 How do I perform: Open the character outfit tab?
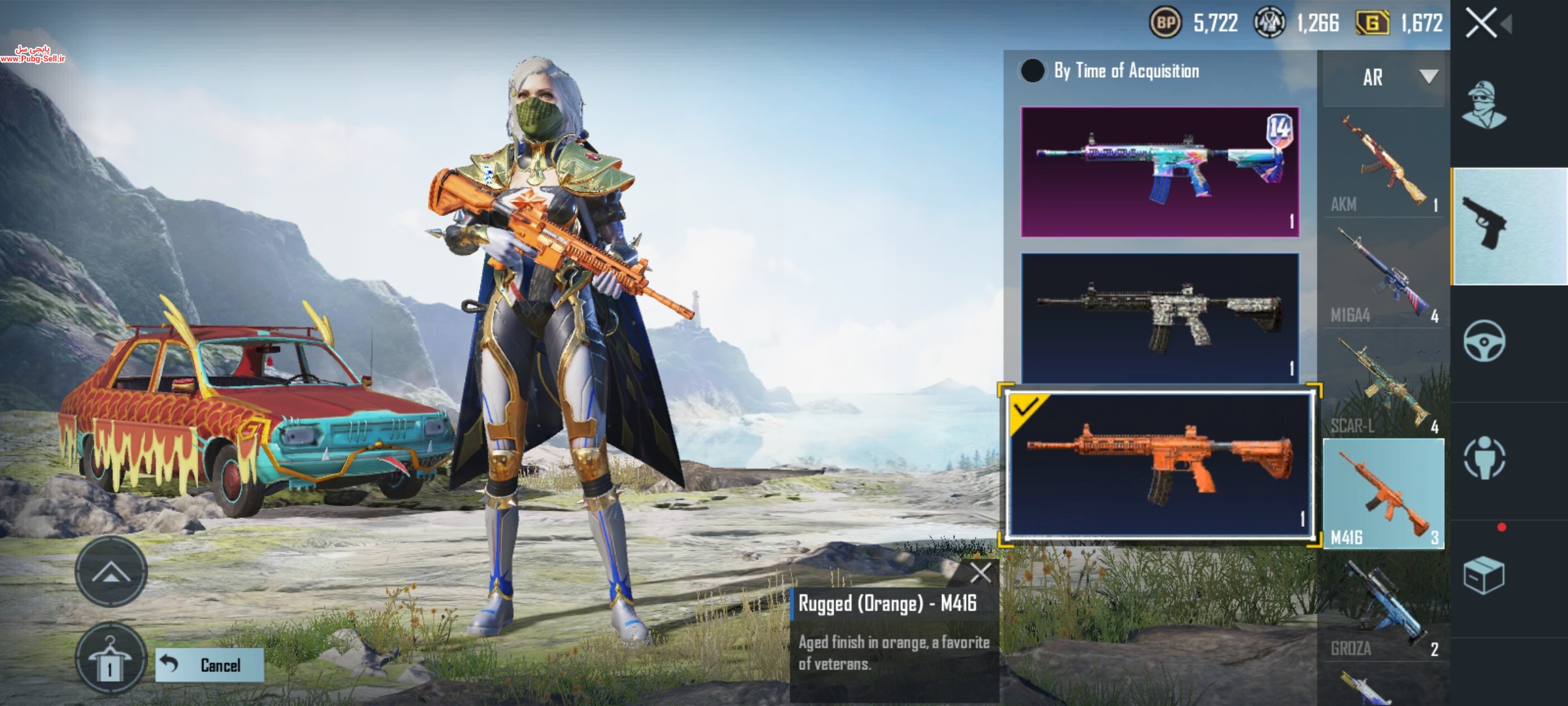tap(1483, 105)
